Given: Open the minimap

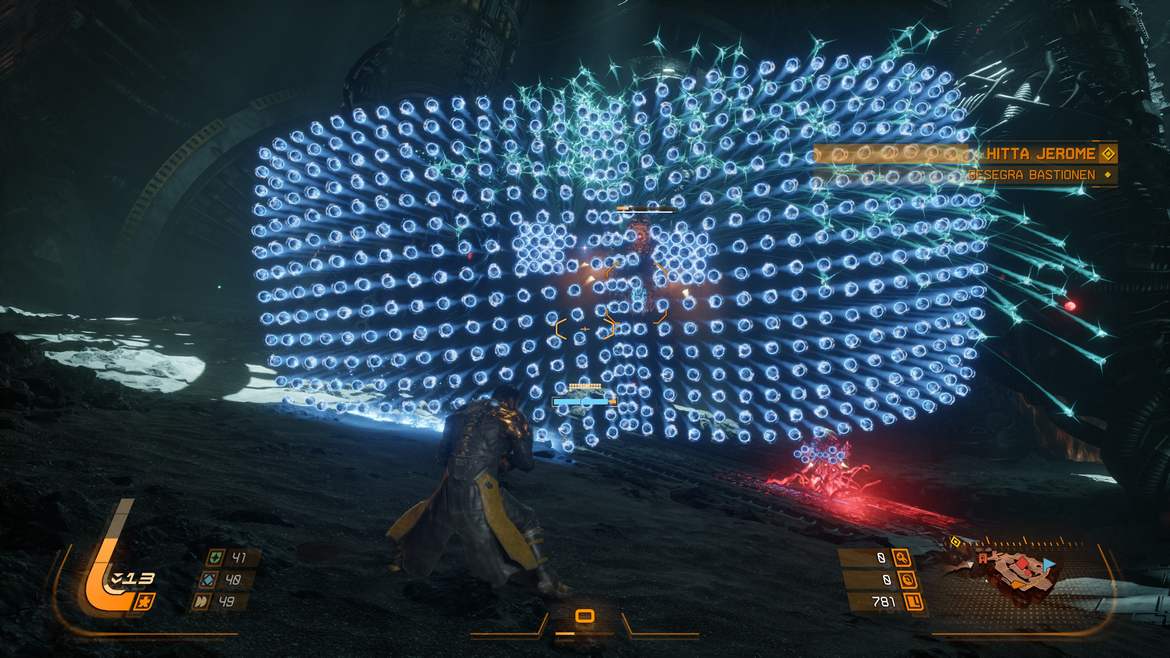Looking at the screenshot, I should tap(1020, 577).
